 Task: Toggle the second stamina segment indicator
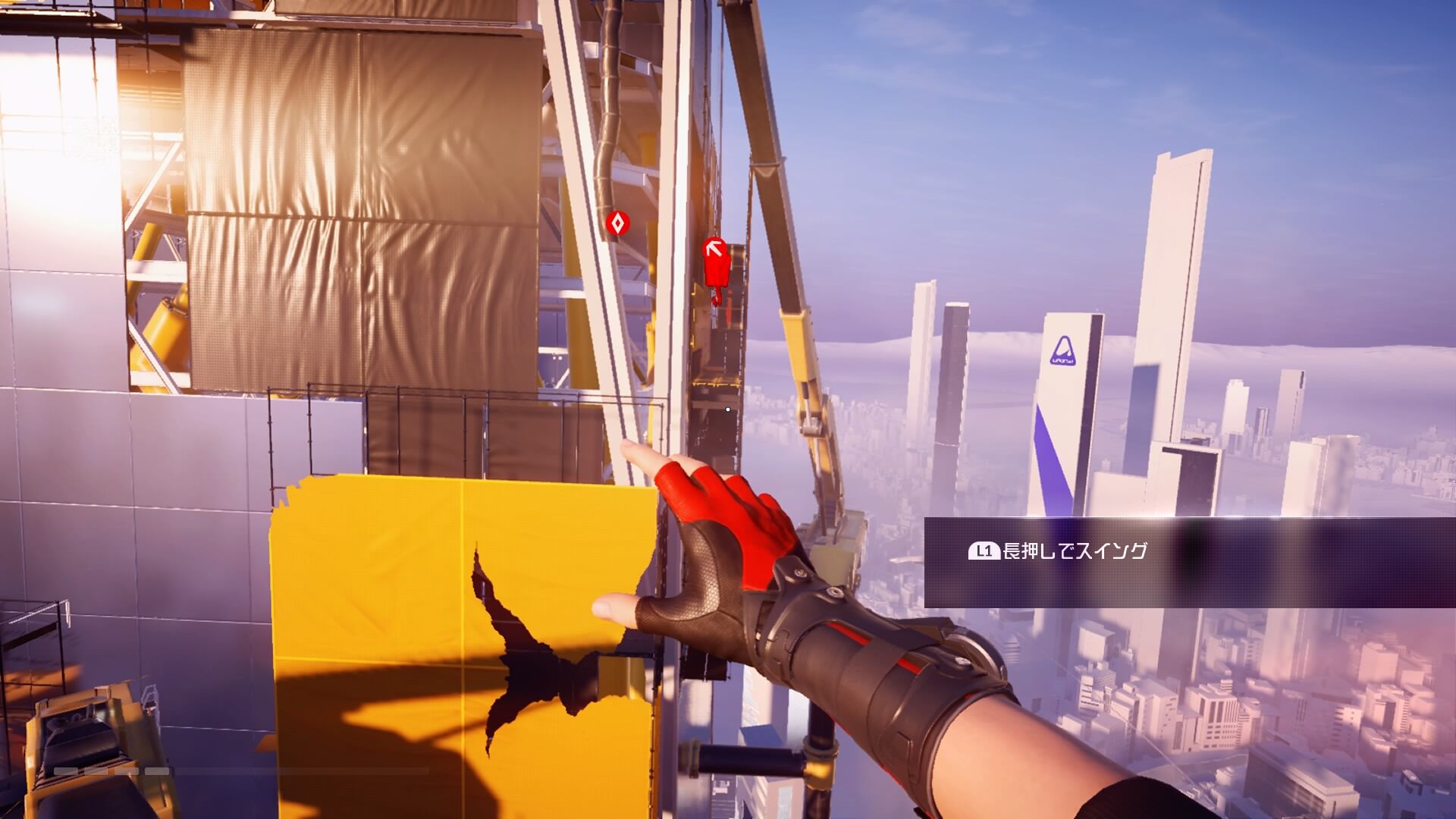[x=96, y=770]
